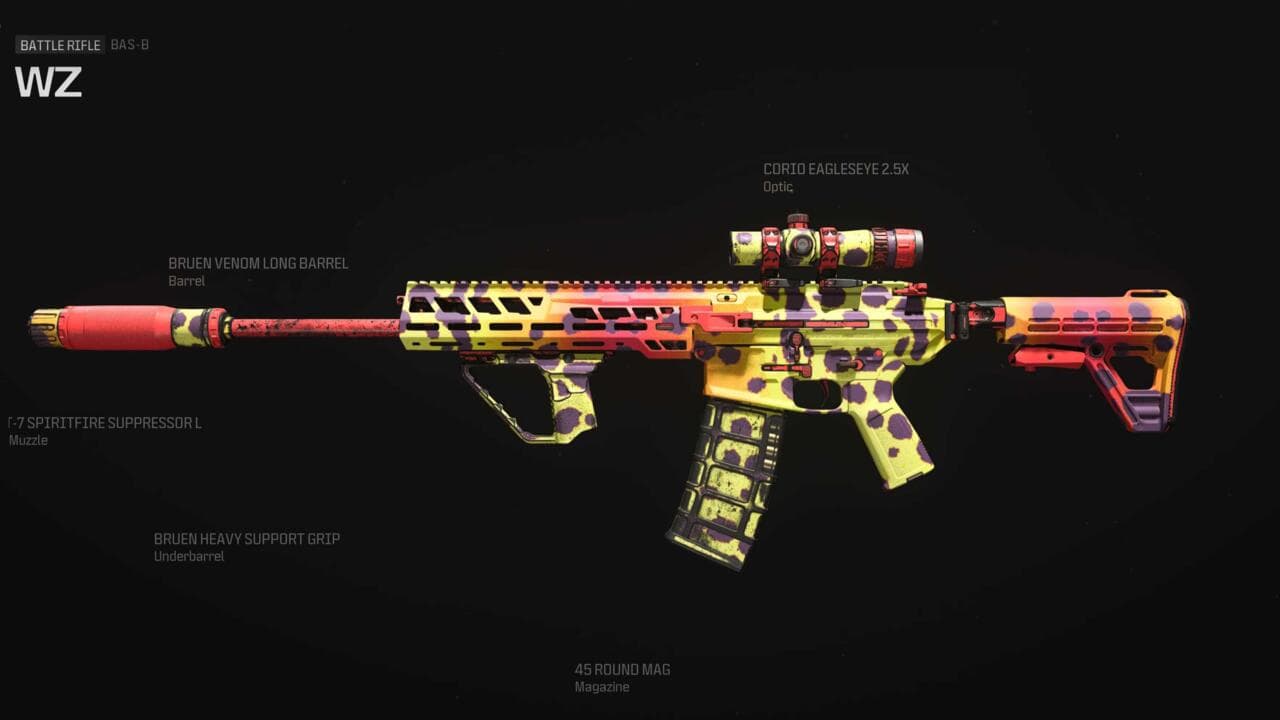The width and height of the screenshot is (1280, 720).
Task: Click the Optic slot subtitle
Action: coord(776,186)
